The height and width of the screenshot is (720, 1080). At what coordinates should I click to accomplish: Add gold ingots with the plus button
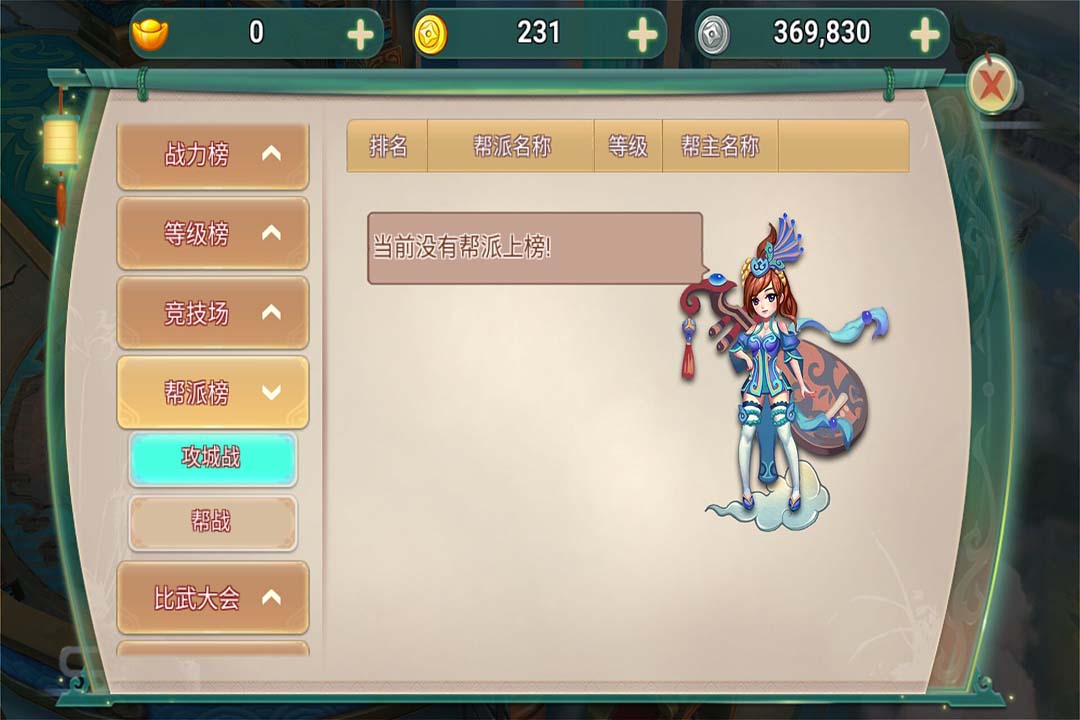click(360, 35)
